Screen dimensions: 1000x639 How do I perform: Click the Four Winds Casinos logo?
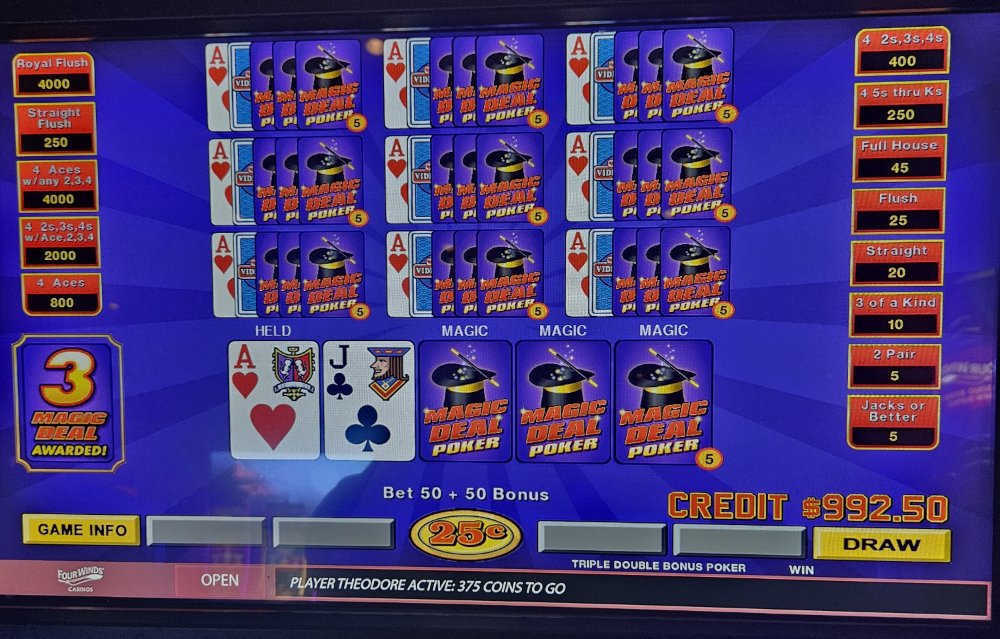point(81,579)
